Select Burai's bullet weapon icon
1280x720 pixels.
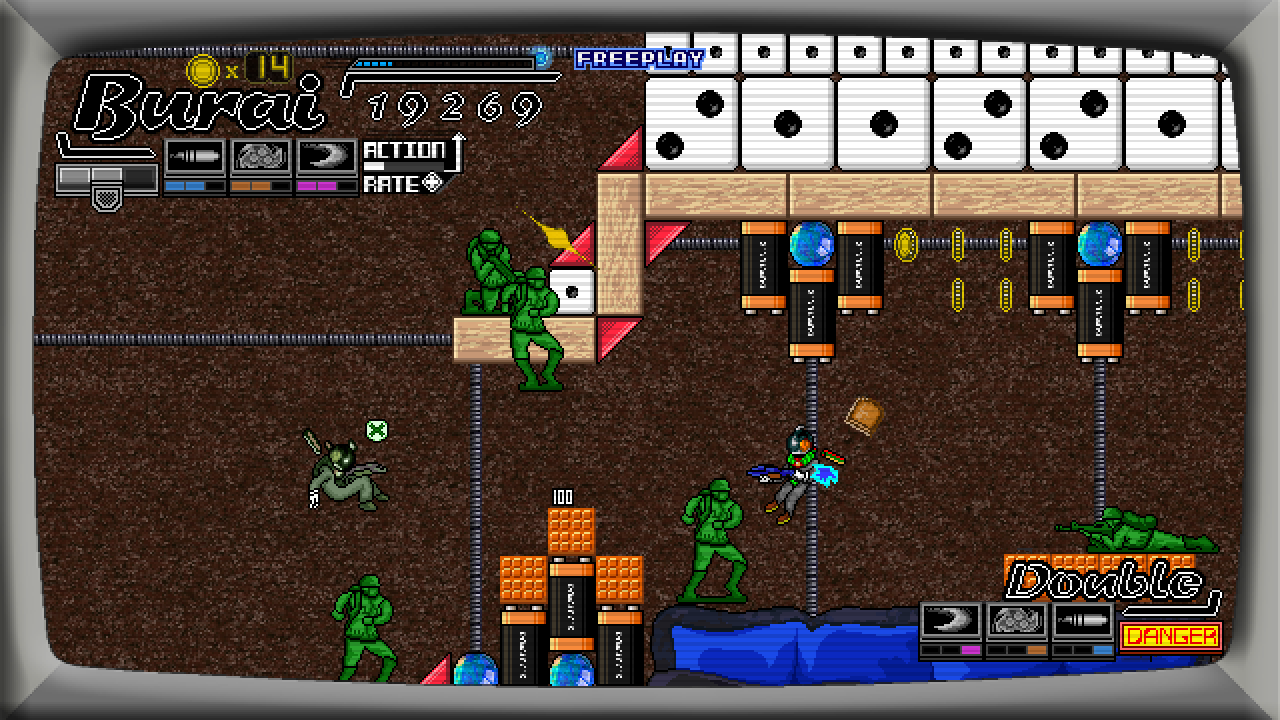click(194, 158)
